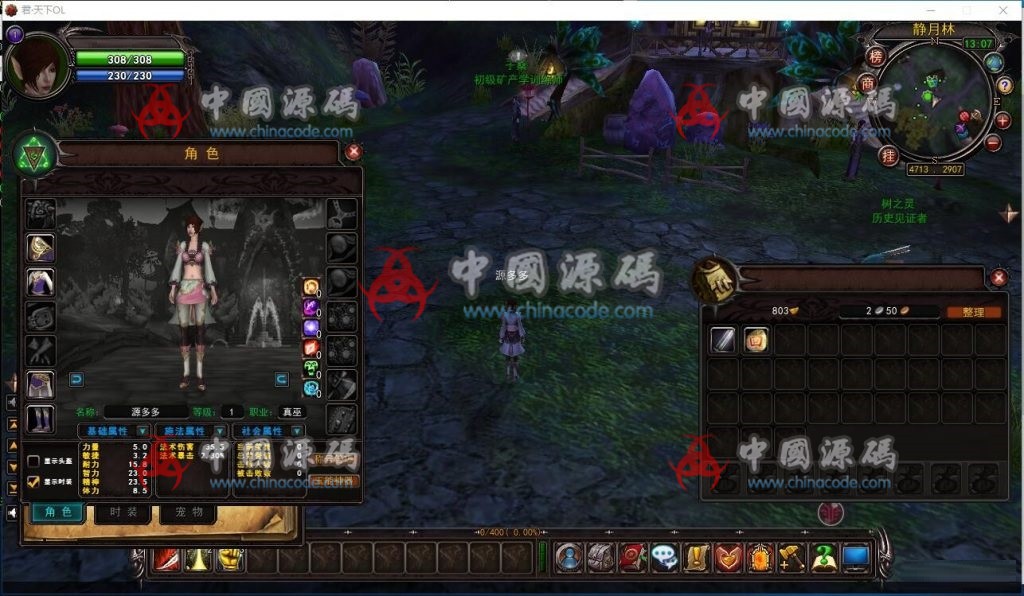
Task: Expand the 社会属性 social attributes dropdown
Action: tap(297, 431)
